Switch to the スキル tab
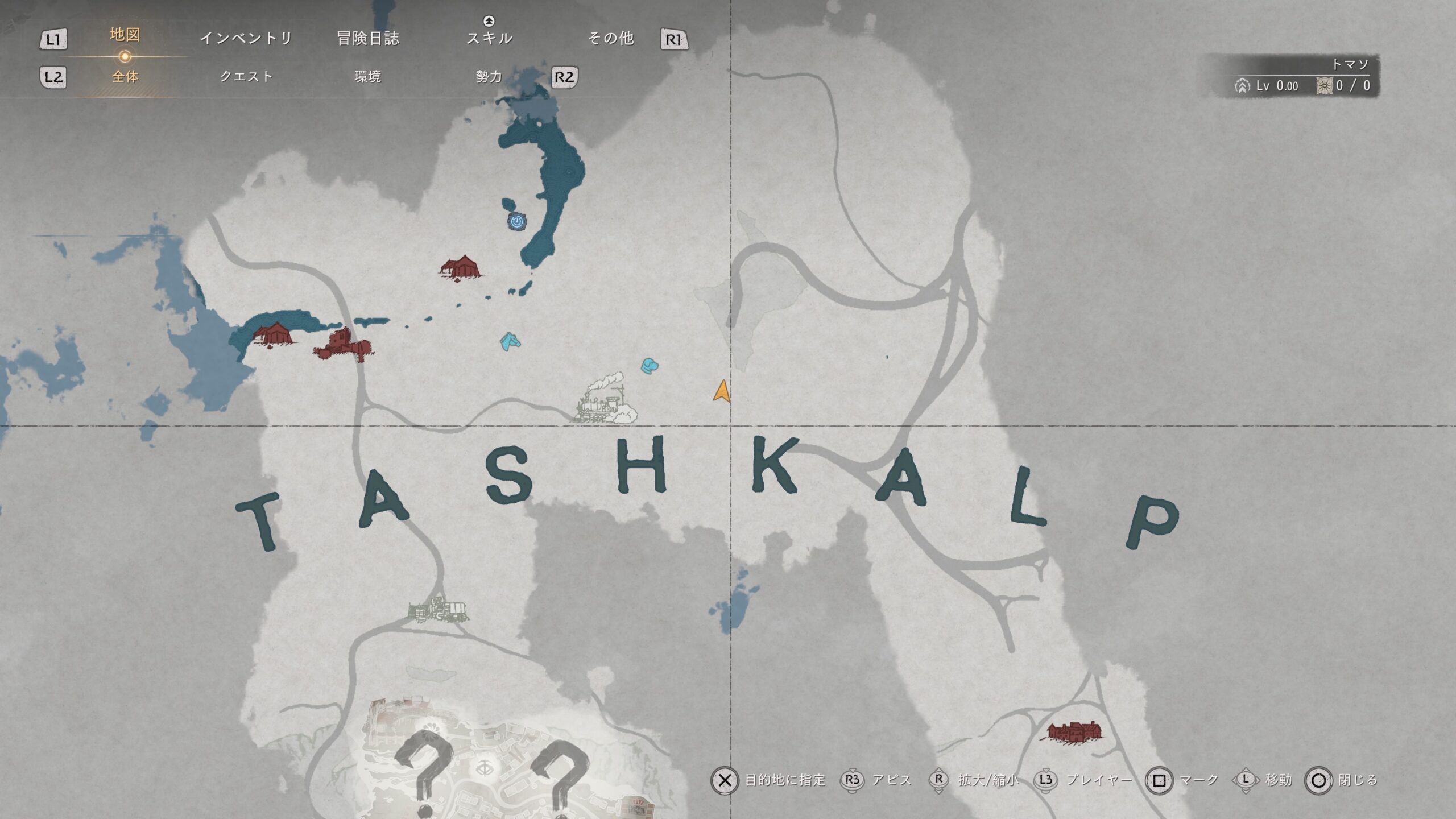 pos(489,38)
